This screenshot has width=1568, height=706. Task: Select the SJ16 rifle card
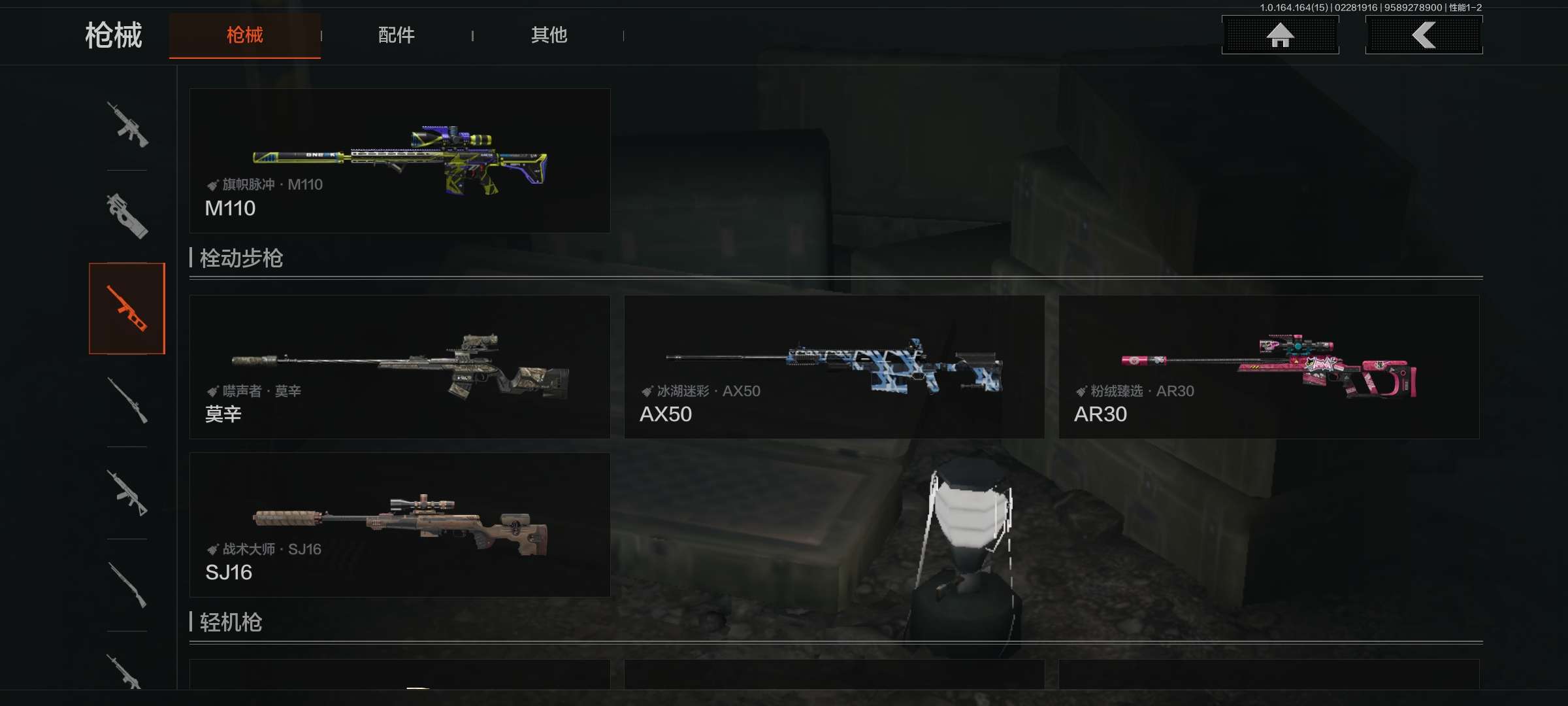click(x=399, y=525)
